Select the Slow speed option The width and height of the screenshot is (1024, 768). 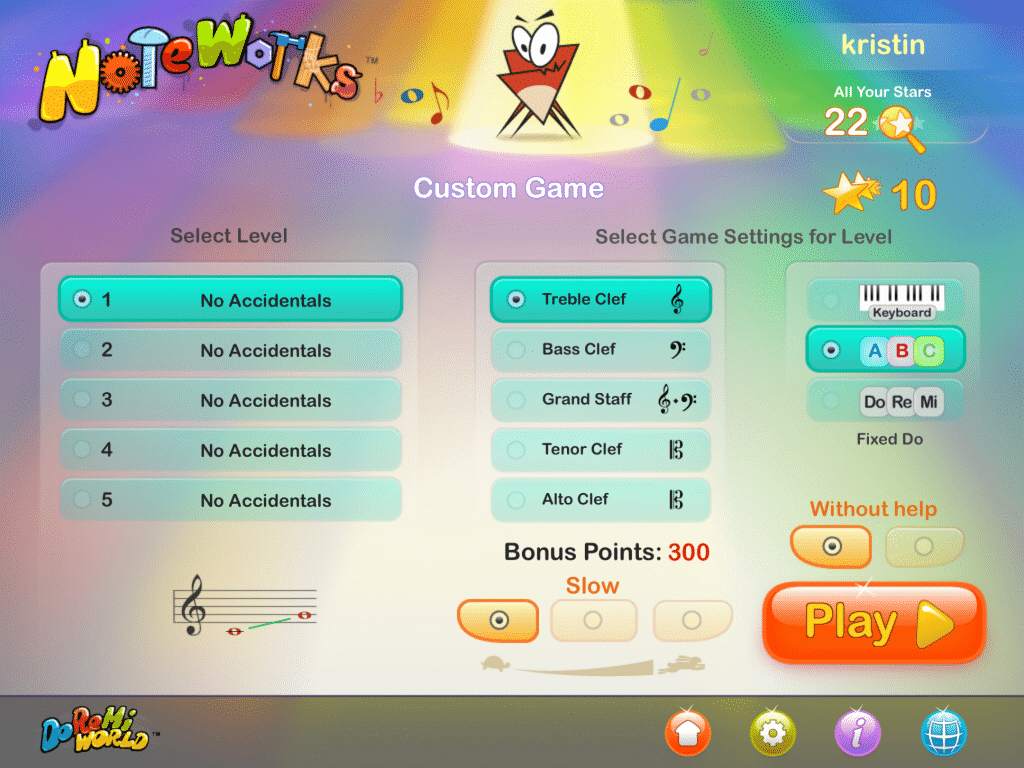tap(498, 620)
